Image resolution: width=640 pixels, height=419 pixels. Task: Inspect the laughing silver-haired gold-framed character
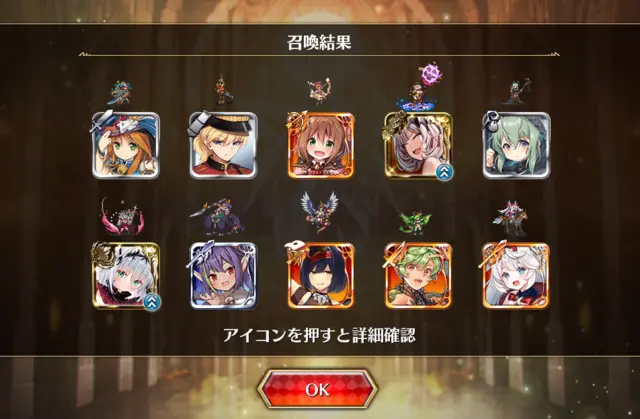pos(418,146)
